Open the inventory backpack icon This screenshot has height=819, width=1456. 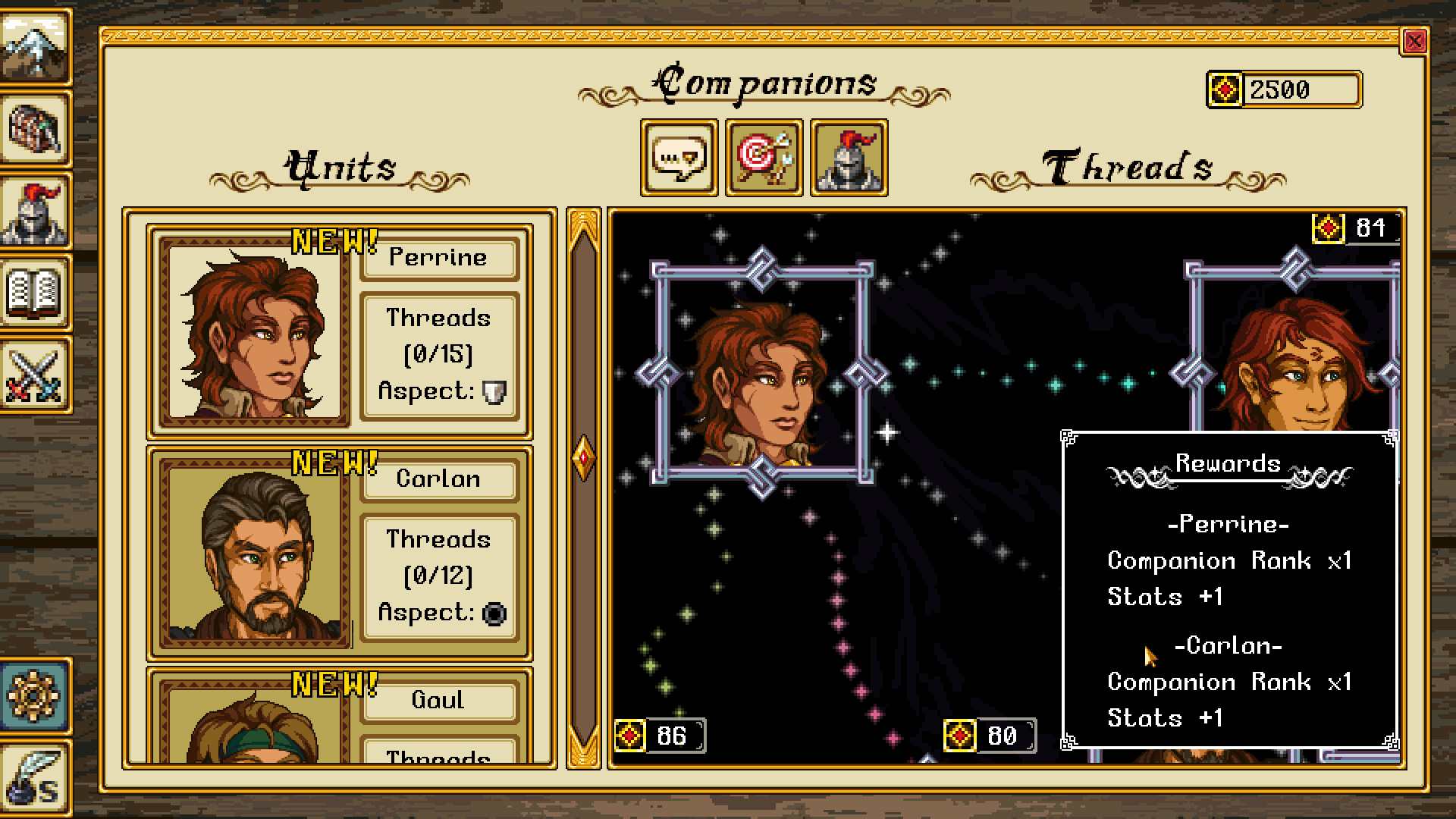click(36, 130)
